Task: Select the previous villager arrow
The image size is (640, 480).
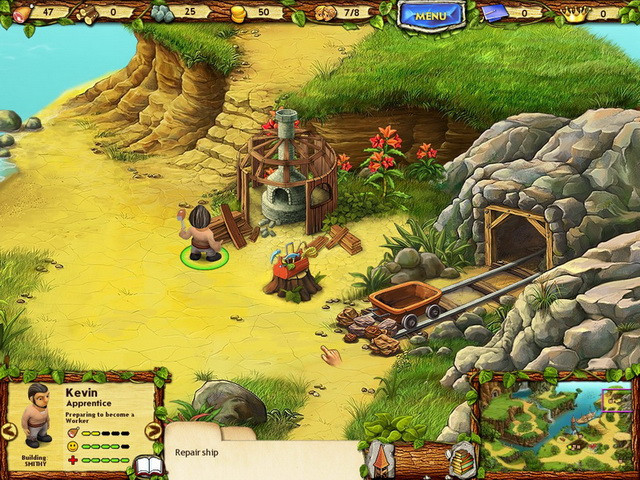Action: tap(9, 431)
